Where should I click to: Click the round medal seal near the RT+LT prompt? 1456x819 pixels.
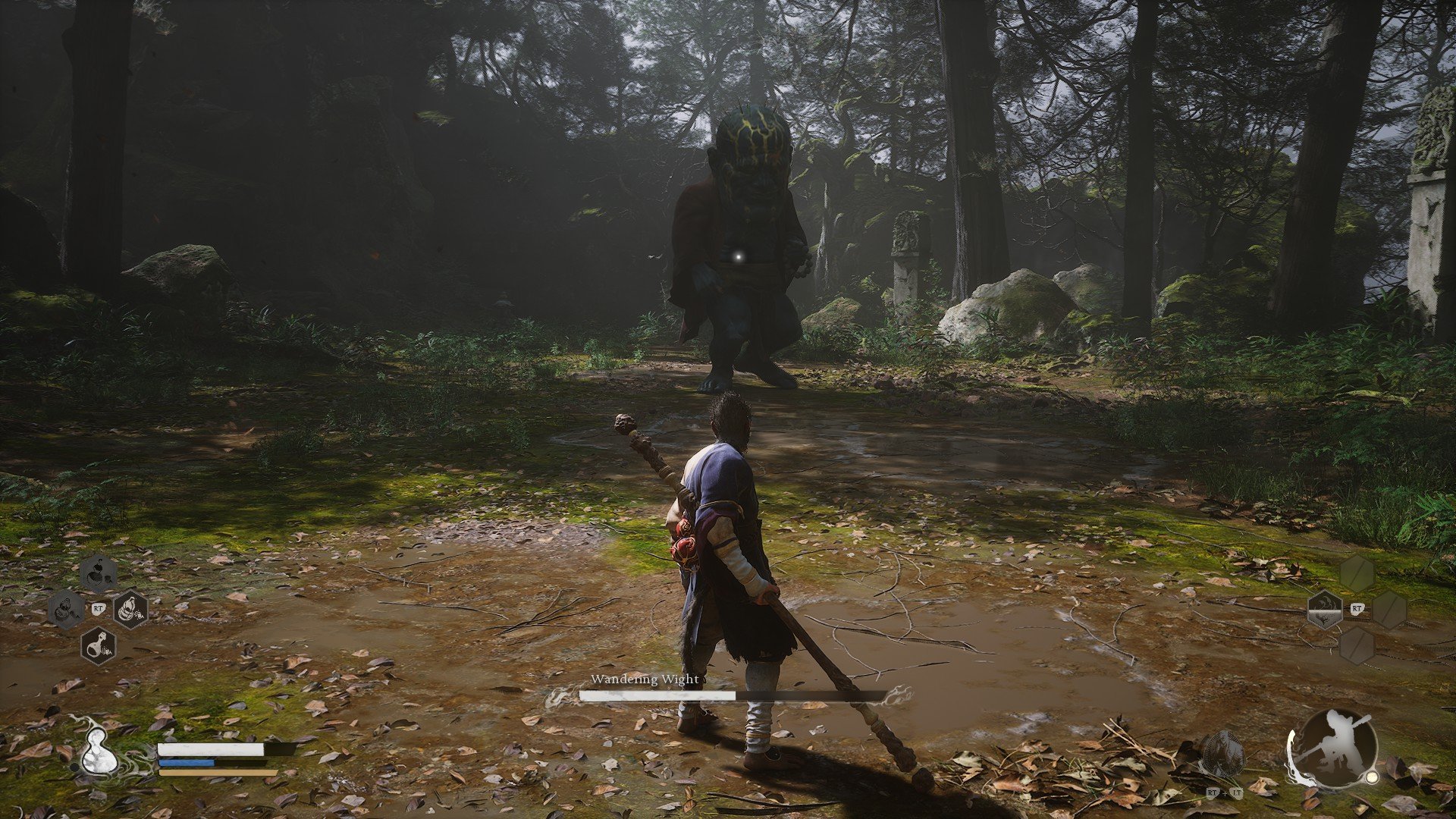[x=1222, y=752]
